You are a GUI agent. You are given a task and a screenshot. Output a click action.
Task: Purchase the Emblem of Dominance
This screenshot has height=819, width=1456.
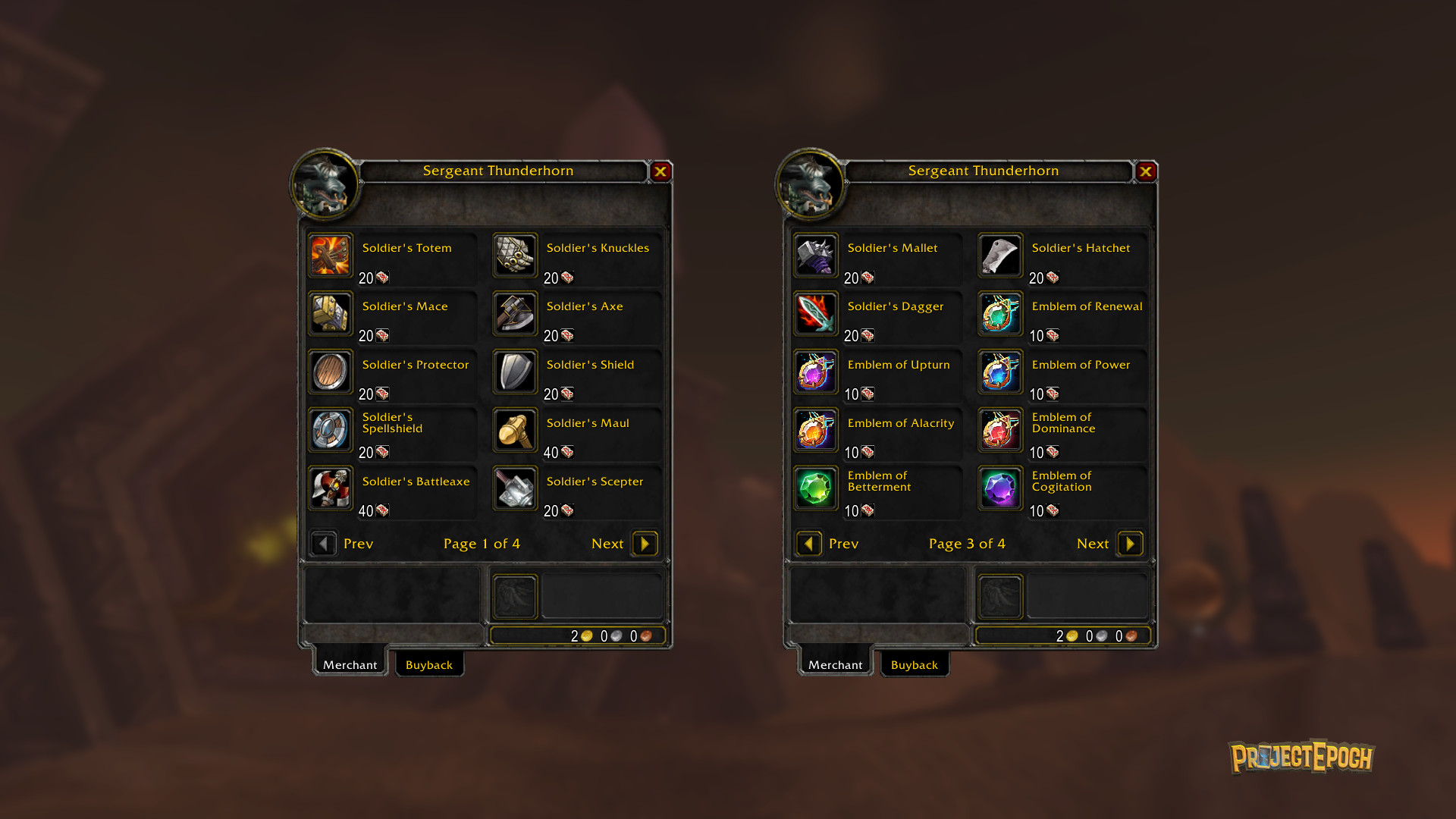pos(1001,430)
